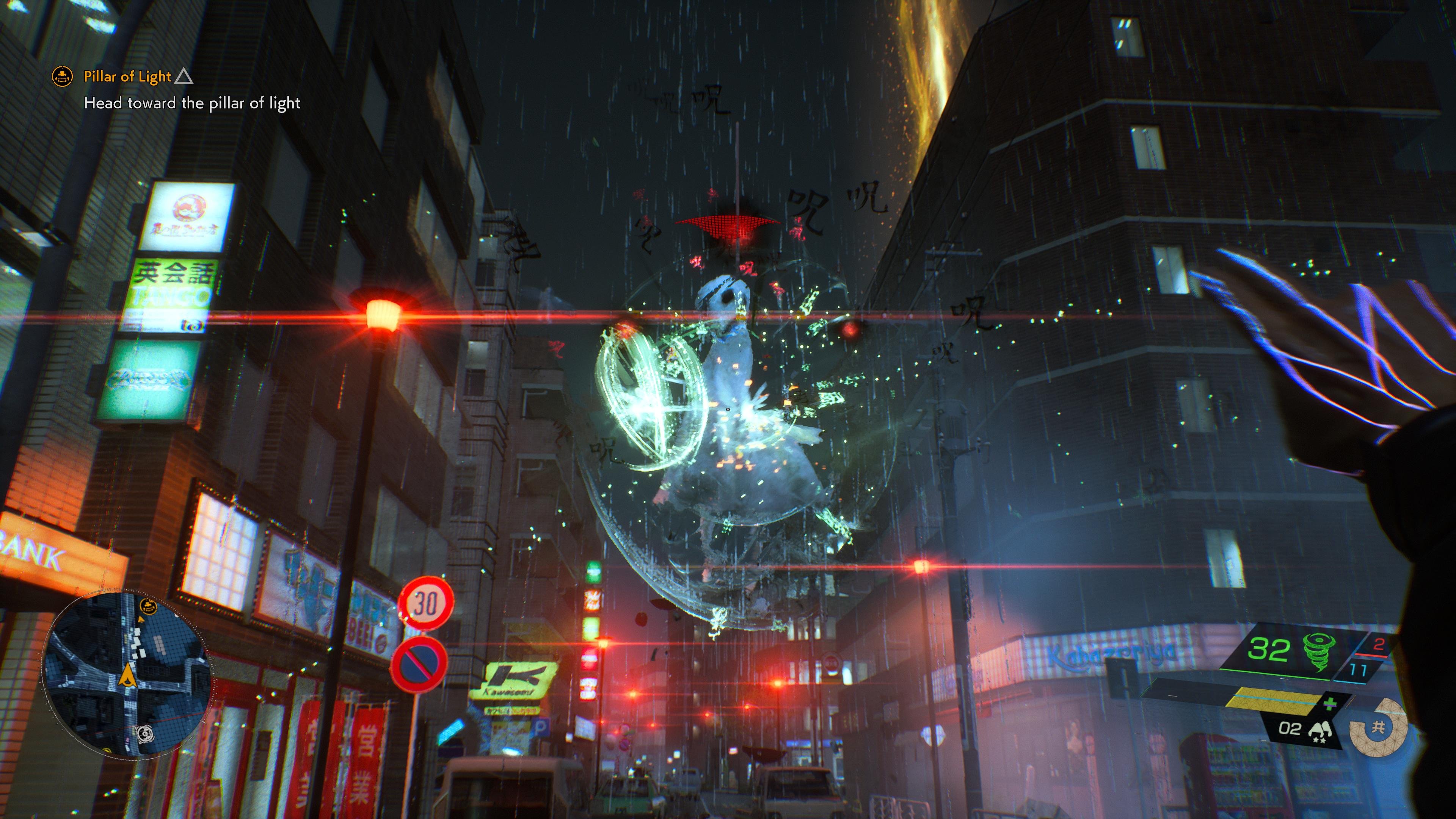This screenshot has height=819, width=1456.
Task: Click the yellow player arrow on the minimap
Action: pyautogui.click(x=128, y=675)
